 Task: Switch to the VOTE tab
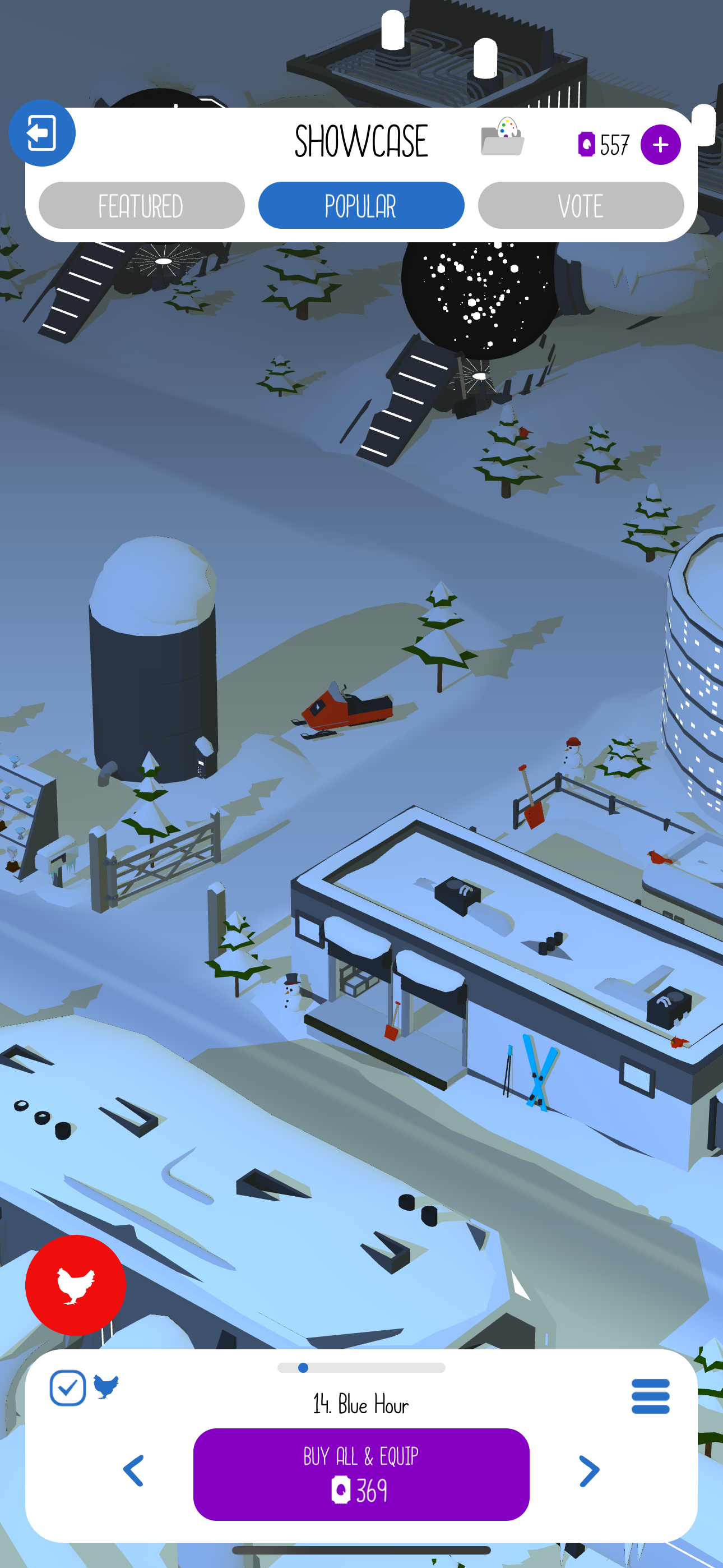click(581, 205)
